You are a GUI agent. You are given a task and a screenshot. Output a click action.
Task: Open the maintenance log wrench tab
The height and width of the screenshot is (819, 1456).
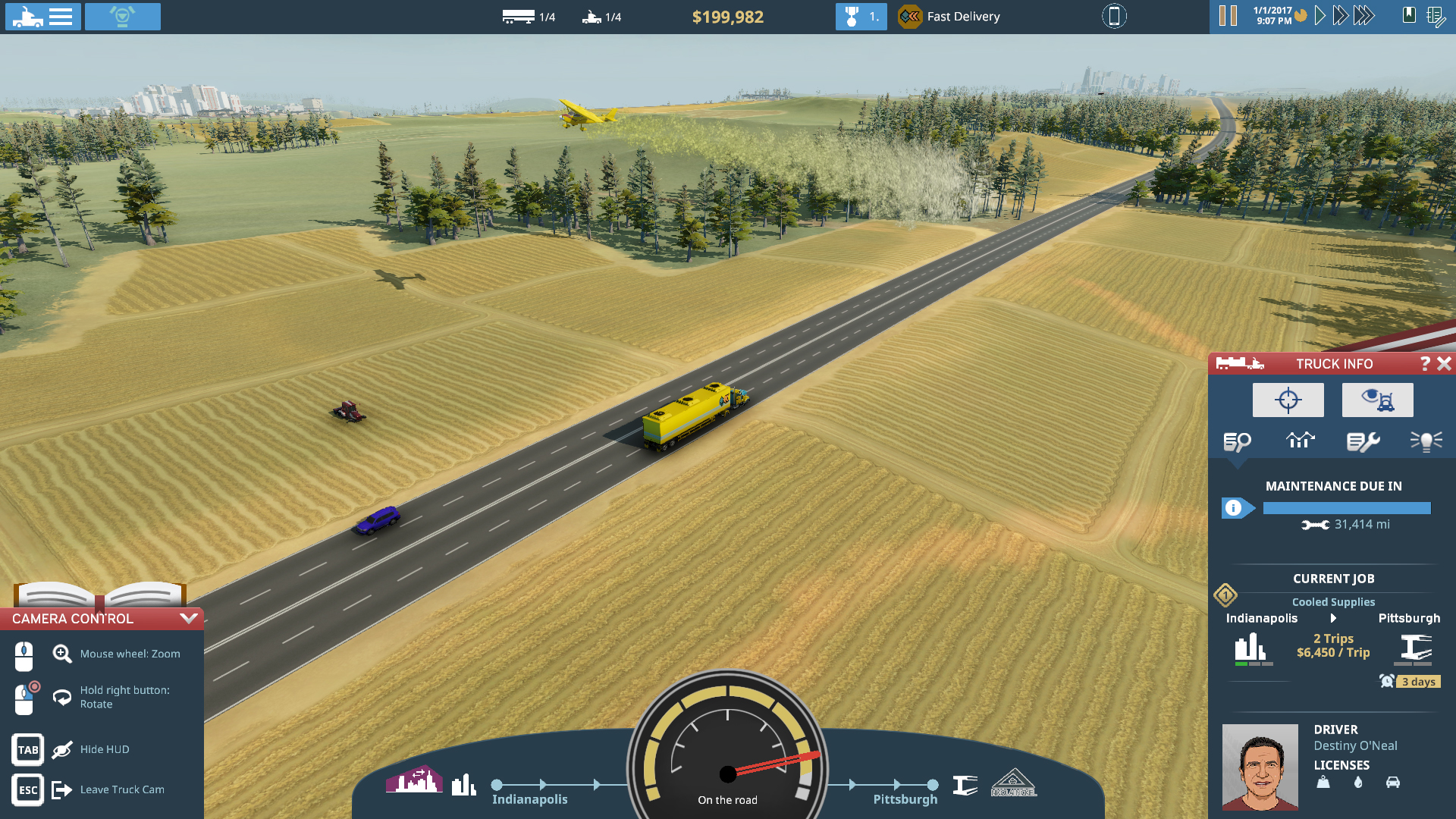tap(1363, 440)
